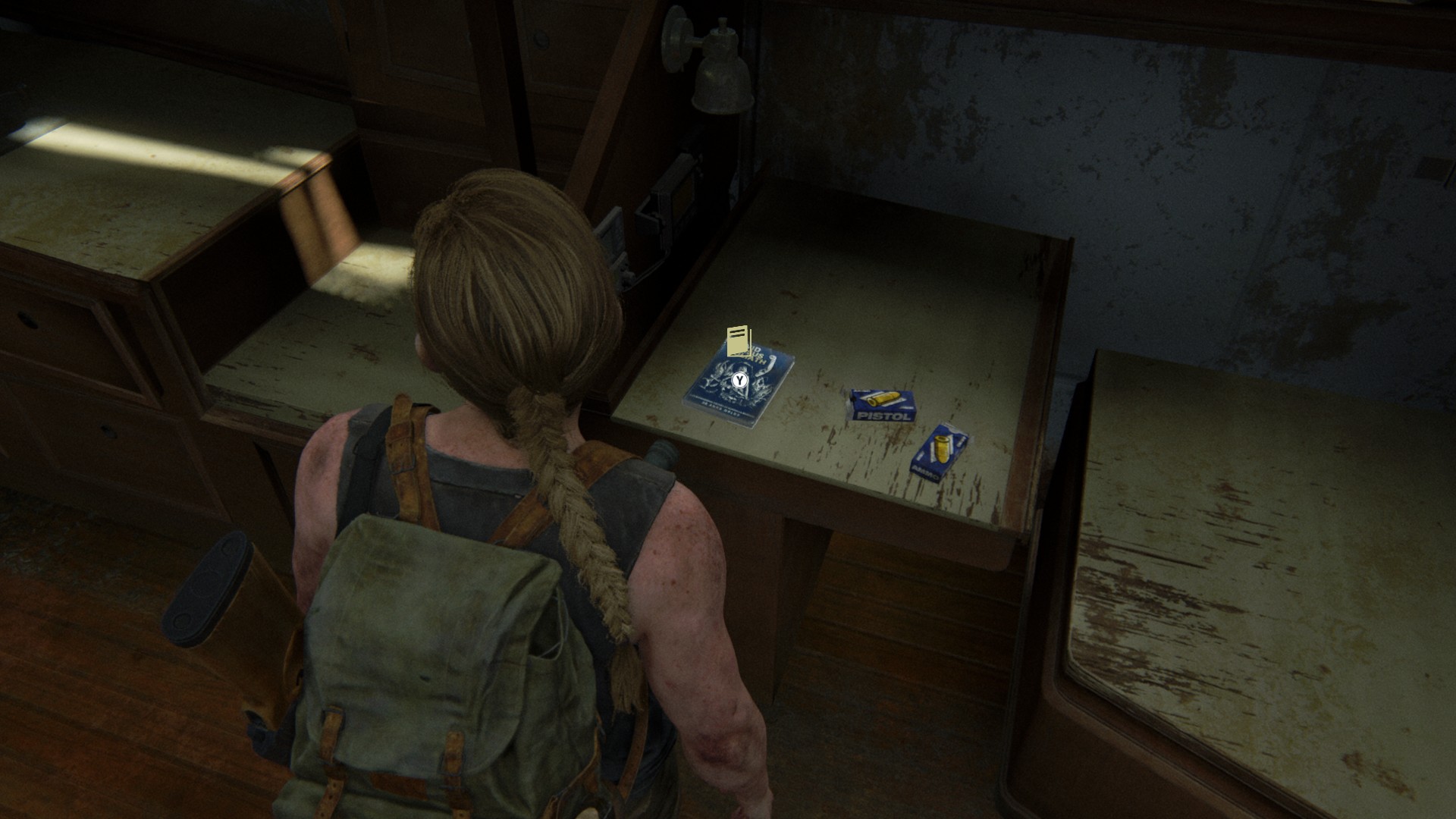Click the collectible document icon above the magazine

[739, 341]
